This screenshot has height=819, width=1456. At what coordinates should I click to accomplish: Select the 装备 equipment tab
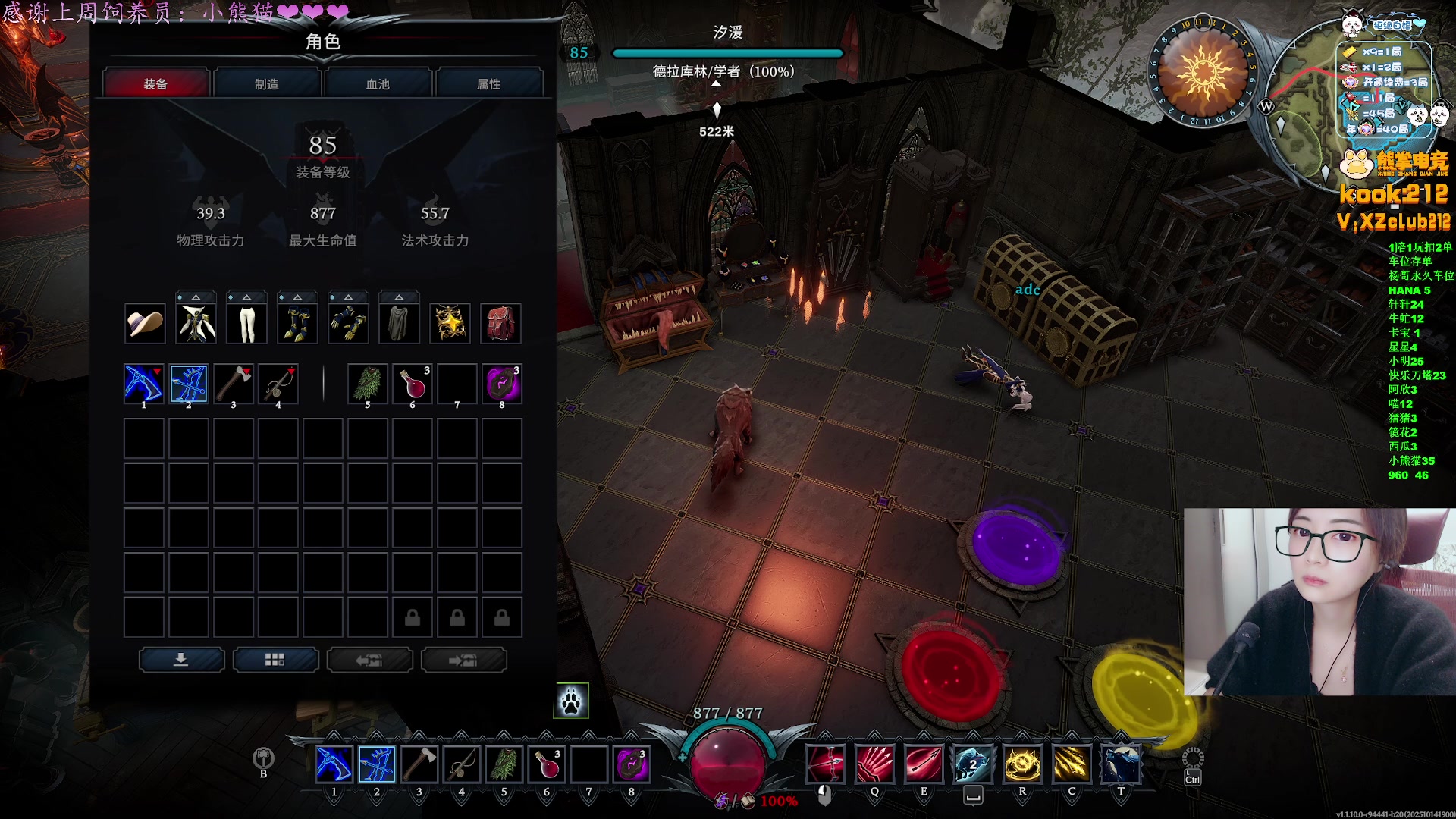[x=155, y=83]
